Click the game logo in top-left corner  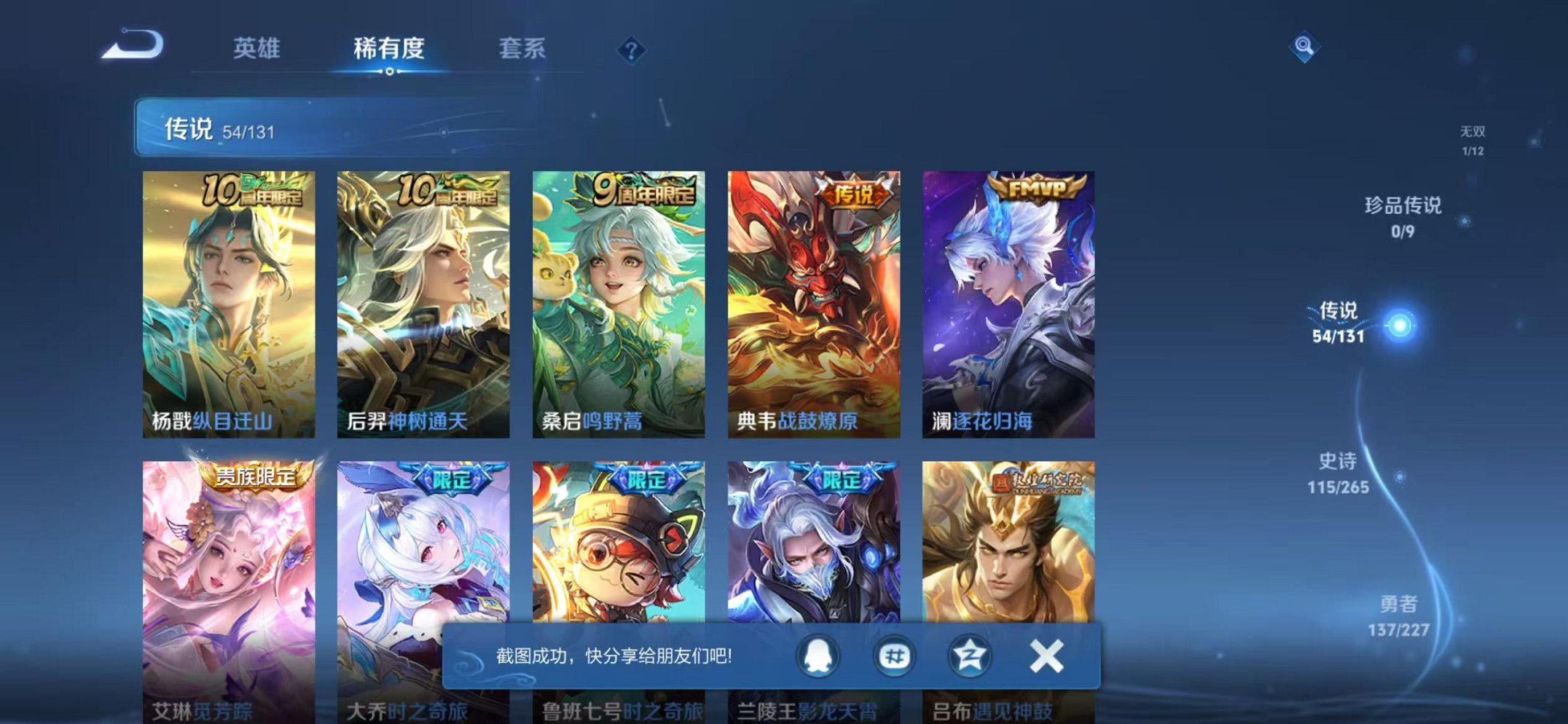(133, 44)
